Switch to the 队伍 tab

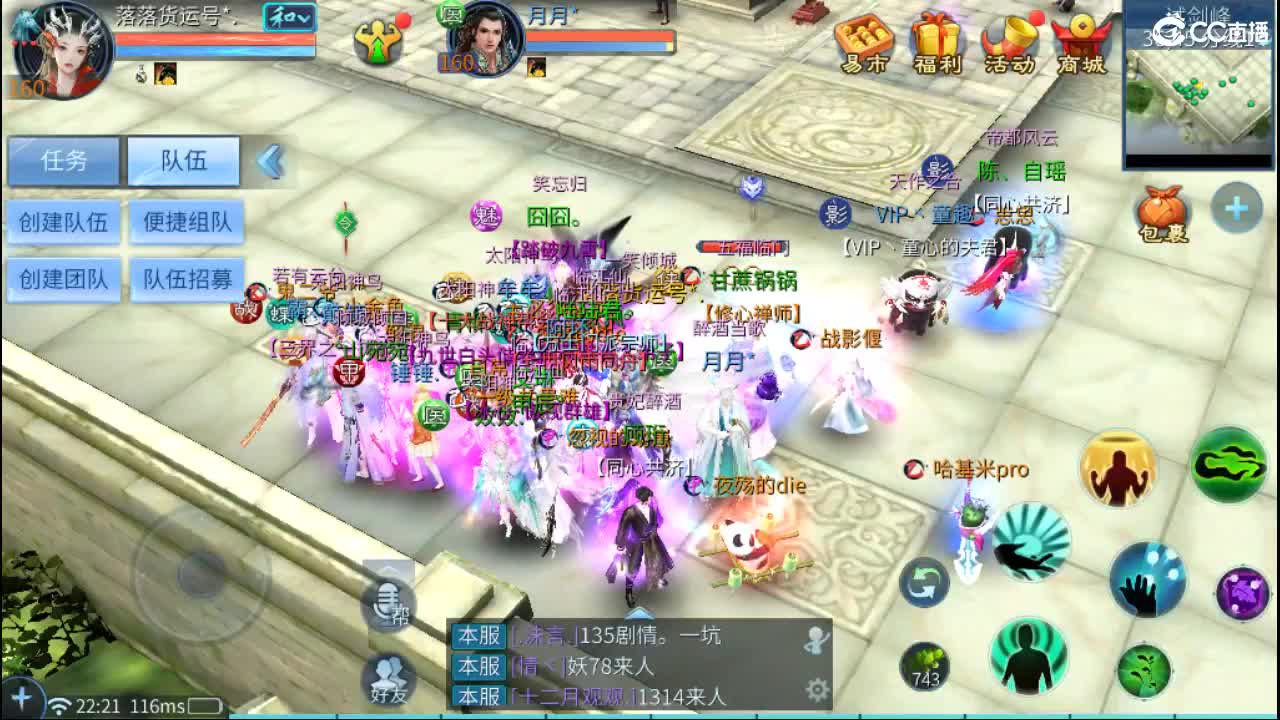pos(183,162)
